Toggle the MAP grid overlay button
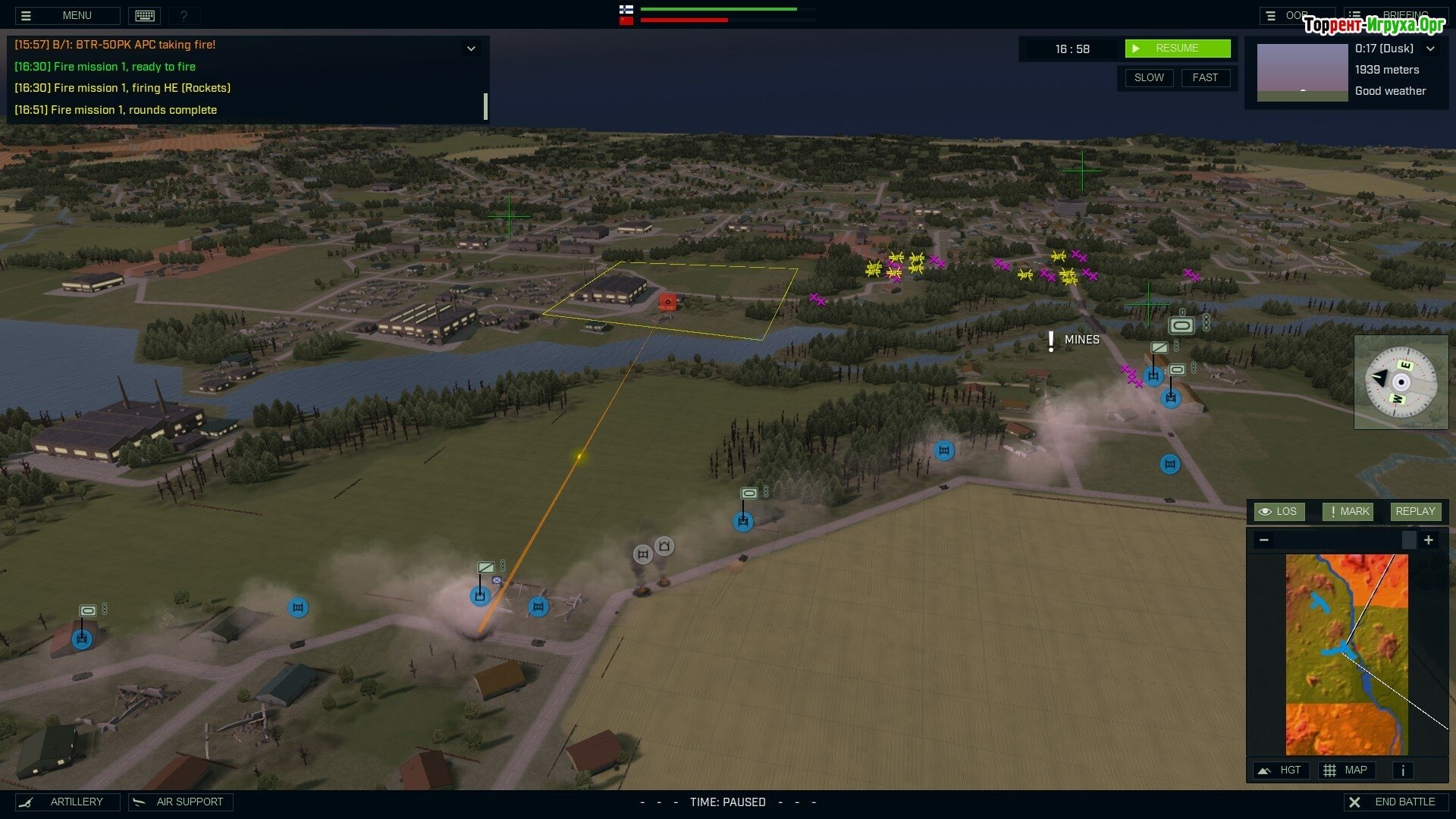Viewport: 1456px width, 819px height. point(1346,770)
